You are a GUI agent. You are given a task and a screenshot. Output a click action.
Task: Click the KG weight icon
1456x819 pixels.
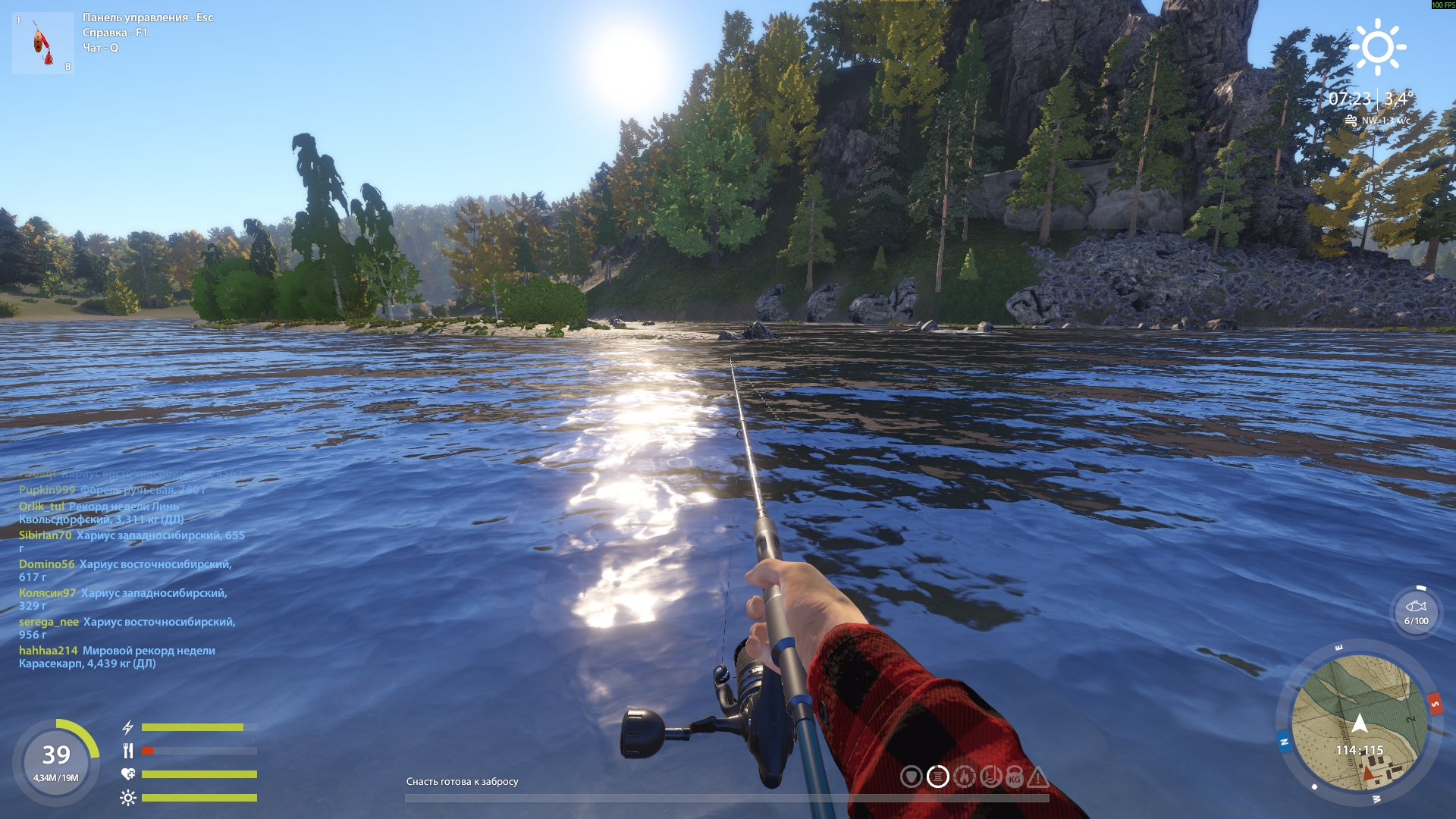pos(1015,778)
